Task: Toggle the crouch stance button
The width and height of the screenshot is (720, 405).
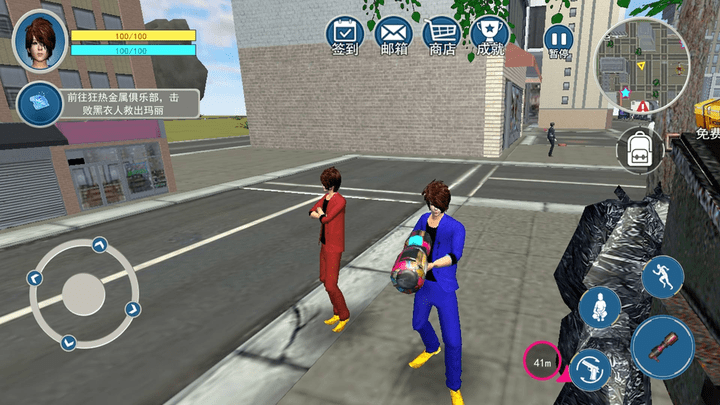Action: pos(599,307)
